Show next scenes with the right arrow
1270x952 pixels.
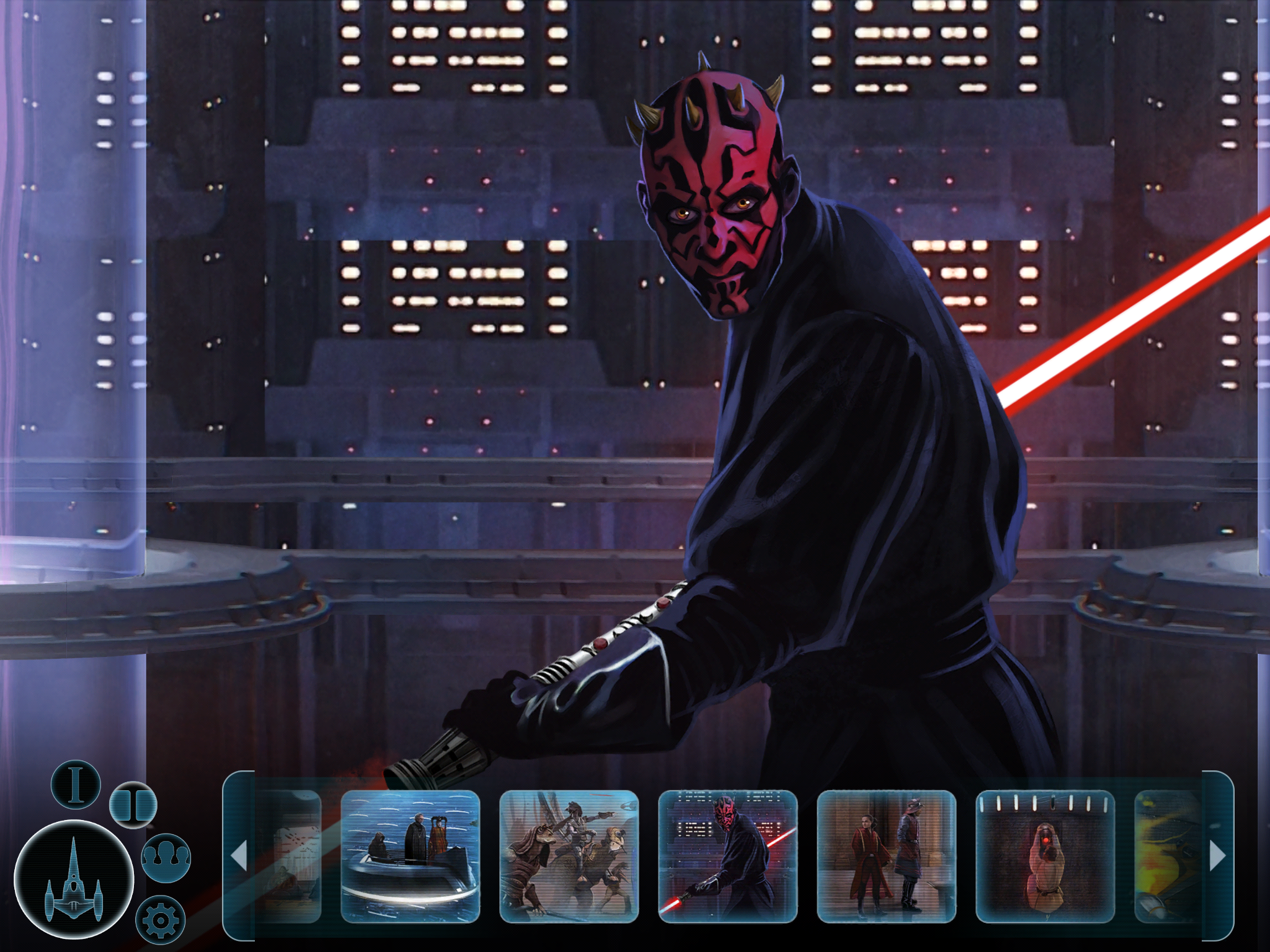coord(1217,856)
